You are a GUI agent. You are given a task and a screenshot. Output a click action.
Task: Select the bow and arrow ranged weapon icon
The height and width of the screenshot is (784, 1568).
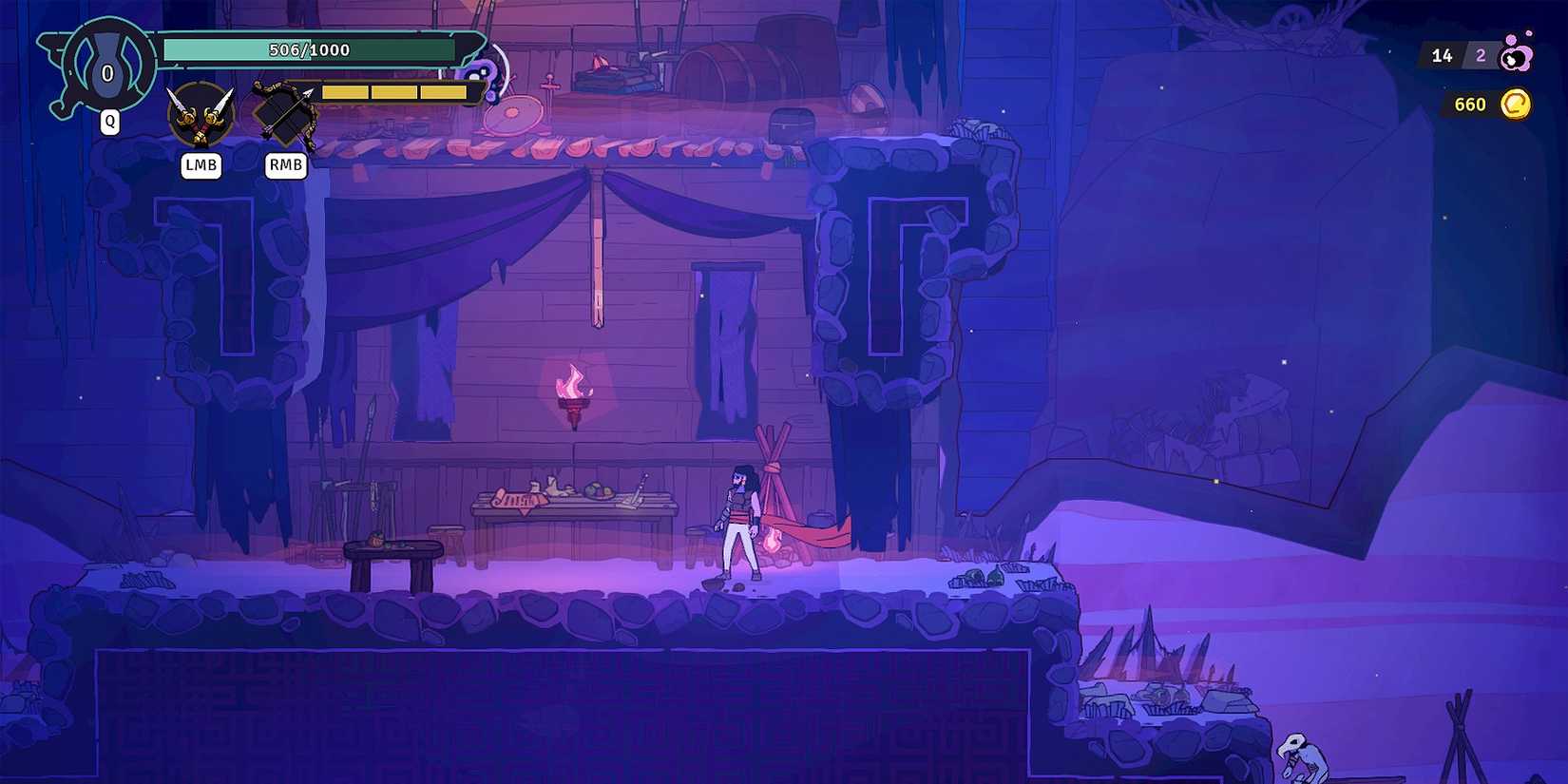tap(284, 109)
